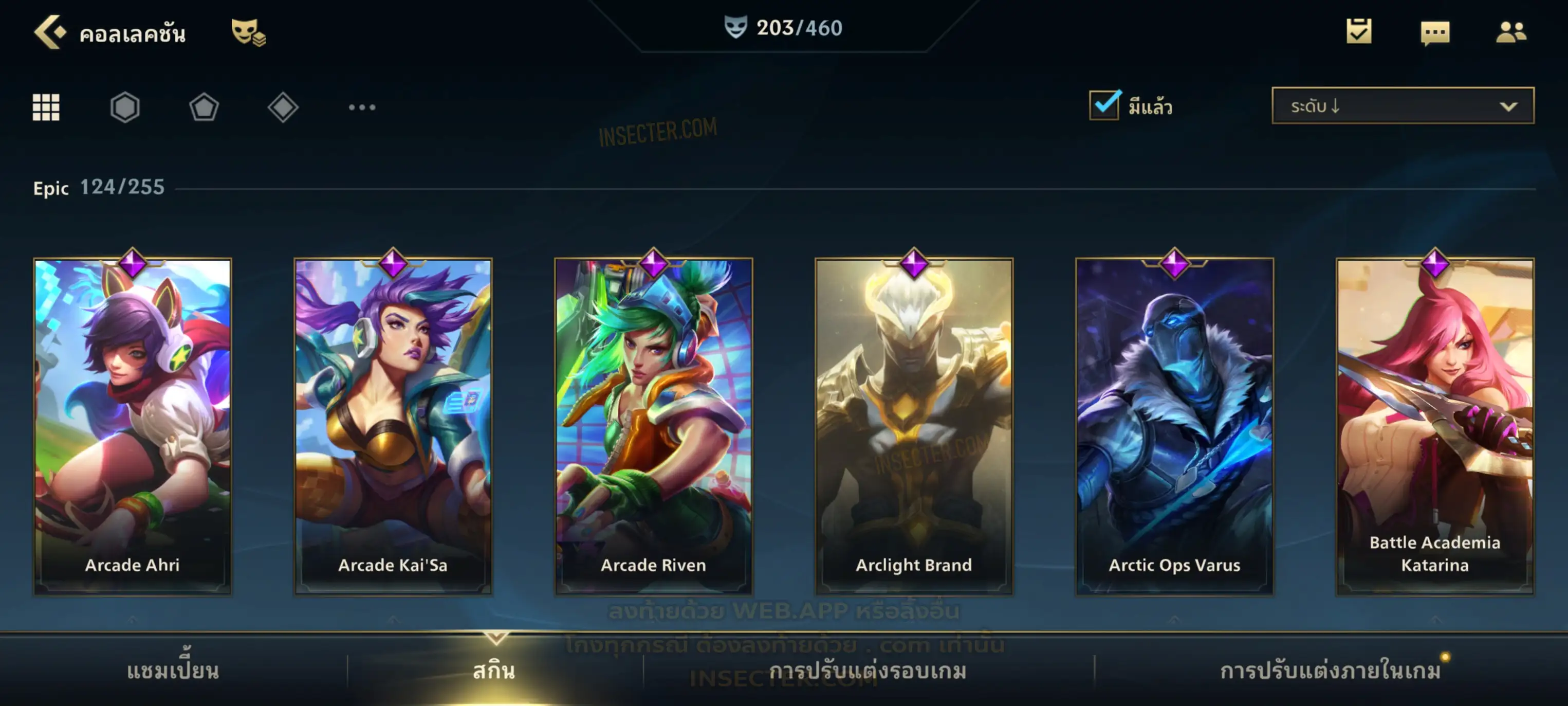Image resolution: width=1568 pixels, height=706 pixels.
Task: Filter skins by hexagon rarity
Action: [x=125, y=108]
